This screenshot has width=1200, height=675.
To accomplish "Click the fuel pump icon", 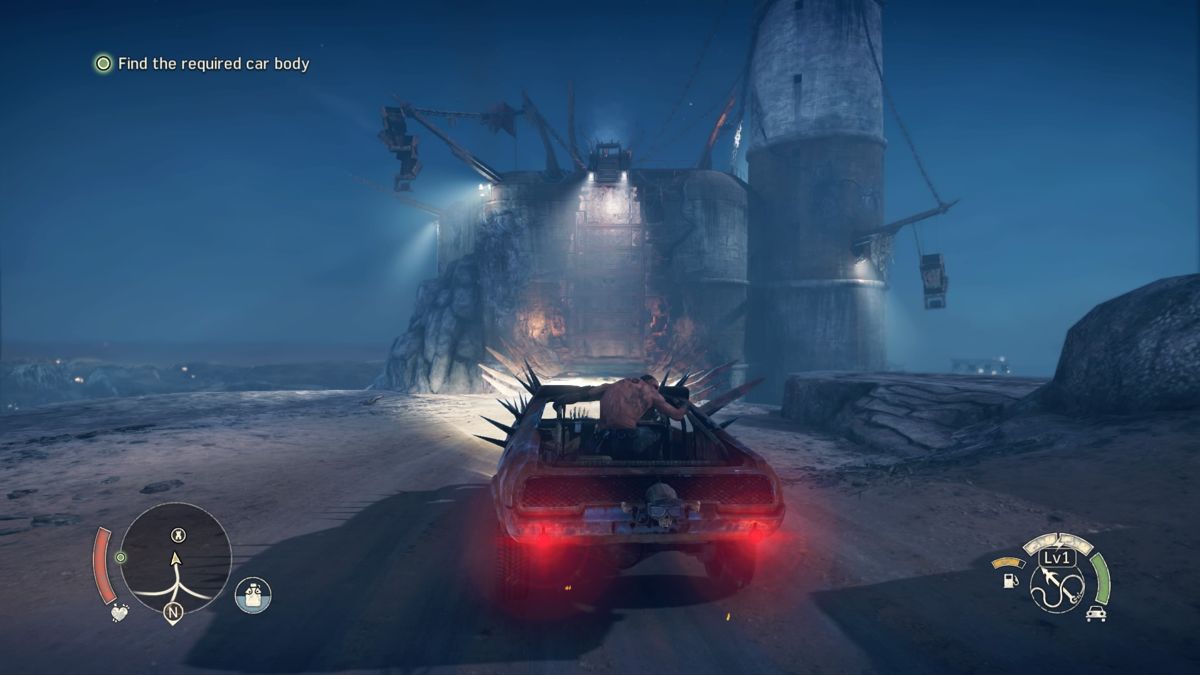I will (1010, 579).
